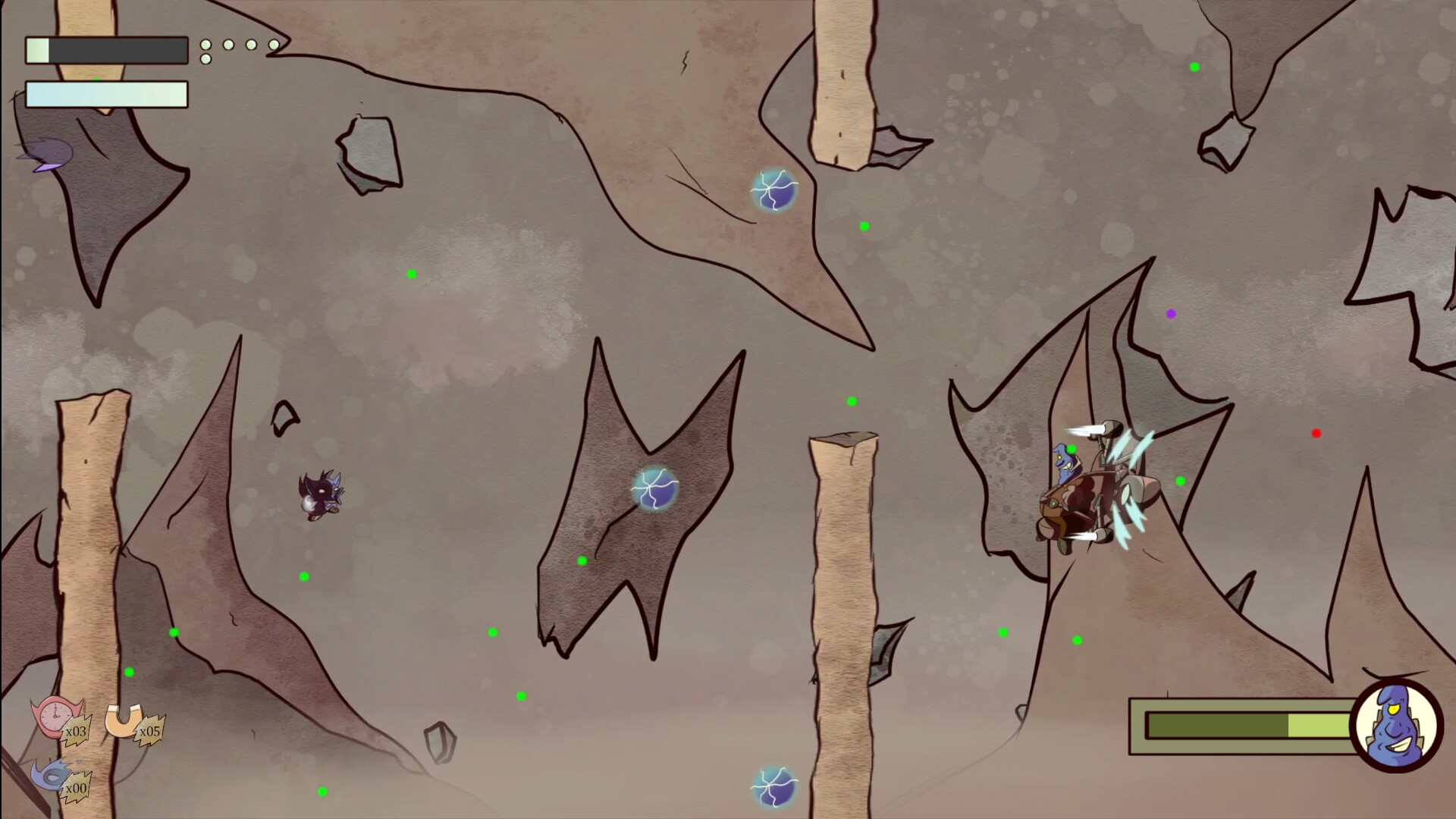Click the light blue energy bar under the health bar
This screenshot has height=819, width=1456.
106,93
